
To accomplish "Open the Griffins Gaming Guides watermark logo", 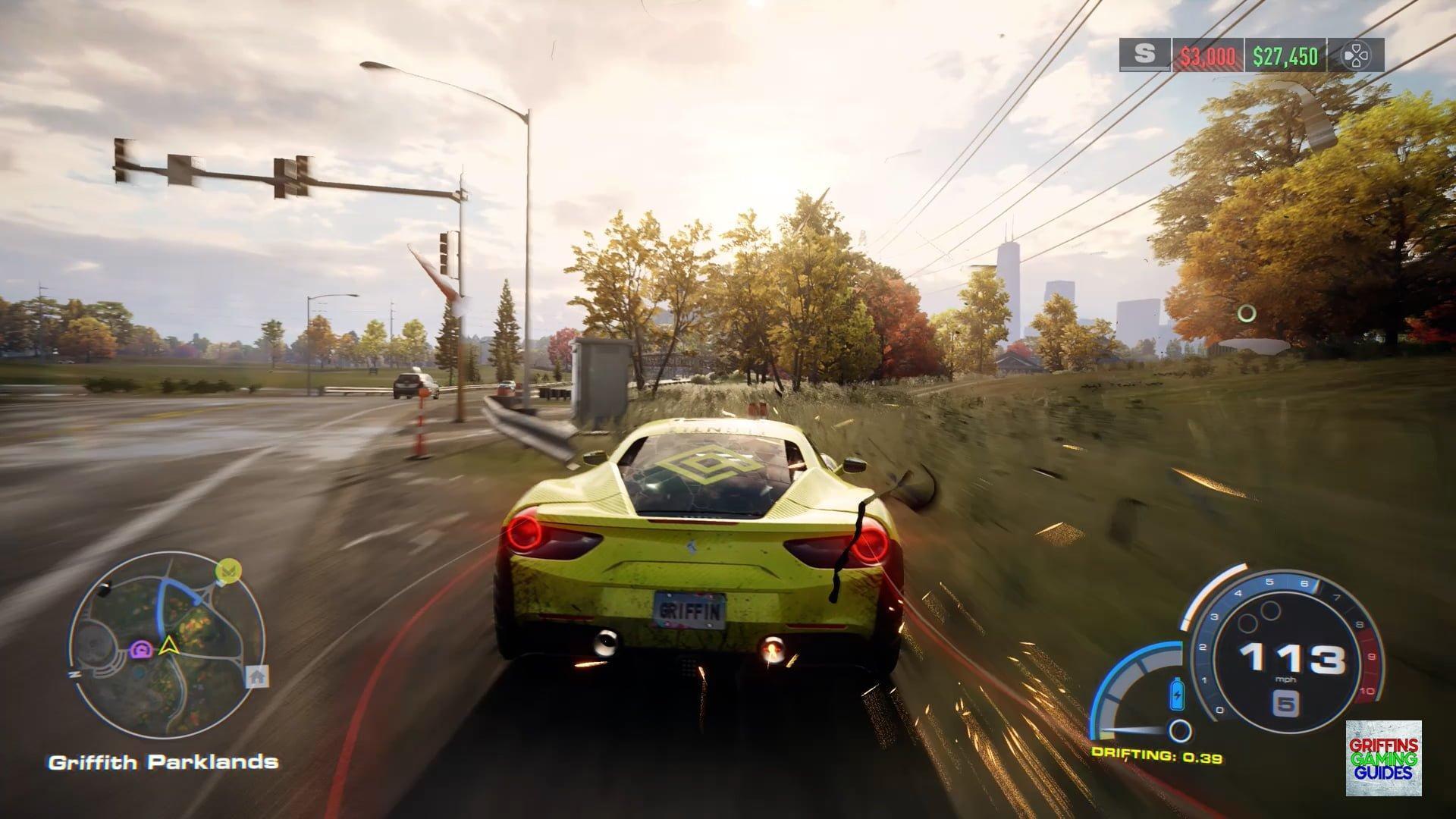I will click(x=1383, y=758).
